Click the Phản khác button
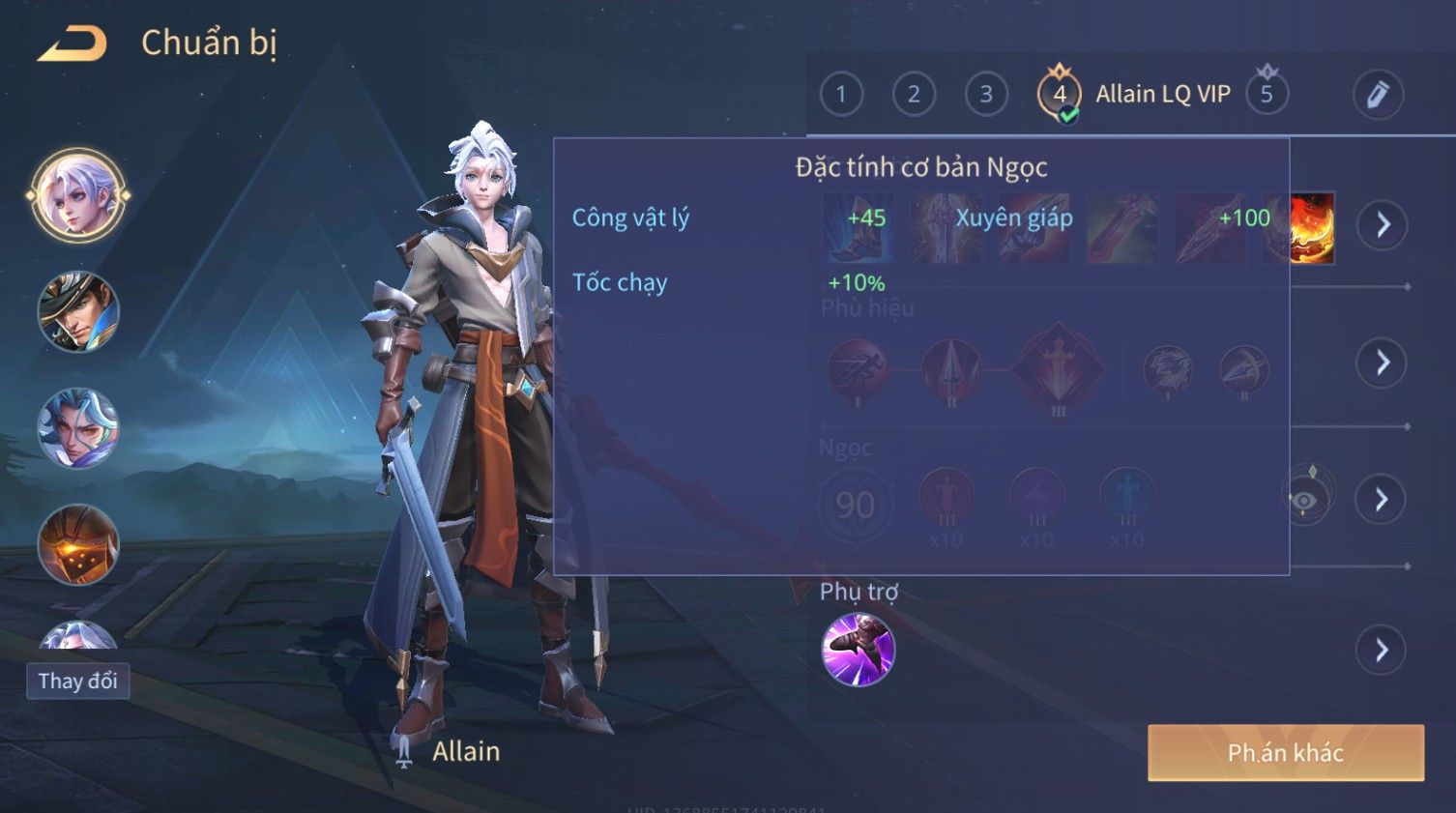 pos(1285,753)
